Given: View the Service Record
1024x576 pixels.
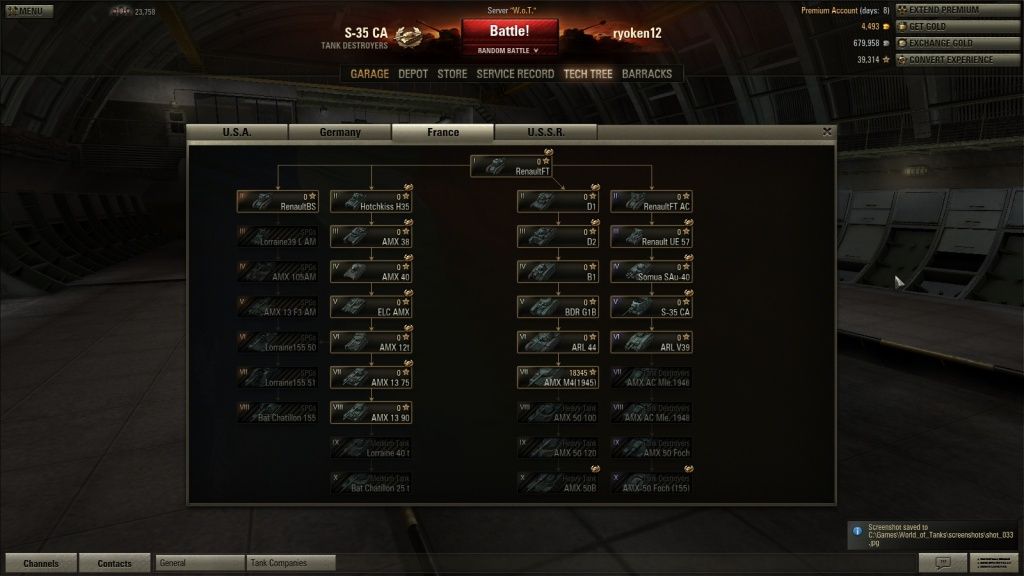Looking at the screenshot, I should click(x=515, y=74).
